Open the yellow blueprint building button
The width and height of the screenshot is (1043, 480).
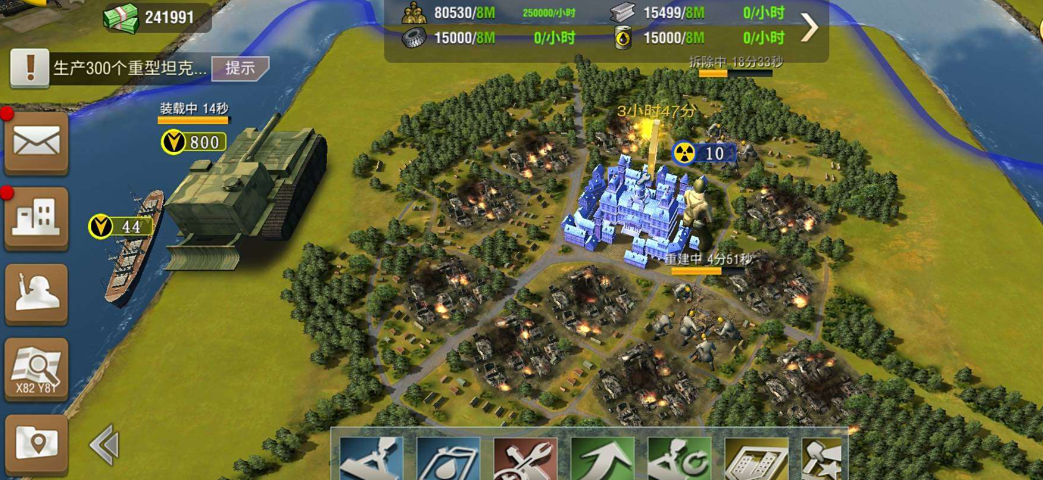(x=757, y=459)
